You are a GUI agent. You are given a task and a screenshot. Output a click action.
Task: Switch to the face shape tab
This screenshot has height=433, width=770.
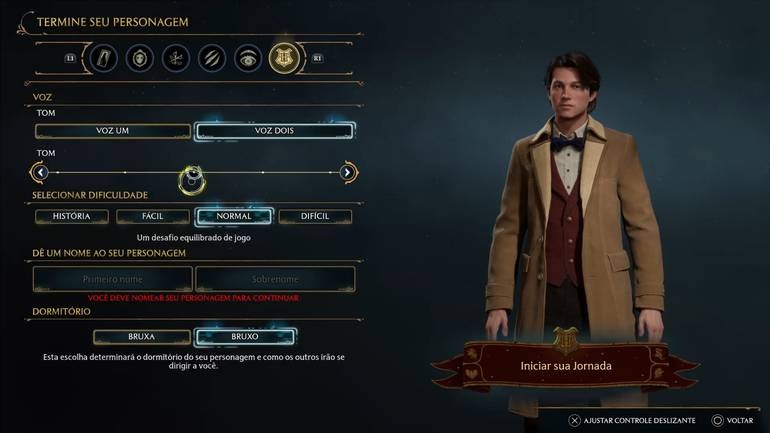click(141, 59)
